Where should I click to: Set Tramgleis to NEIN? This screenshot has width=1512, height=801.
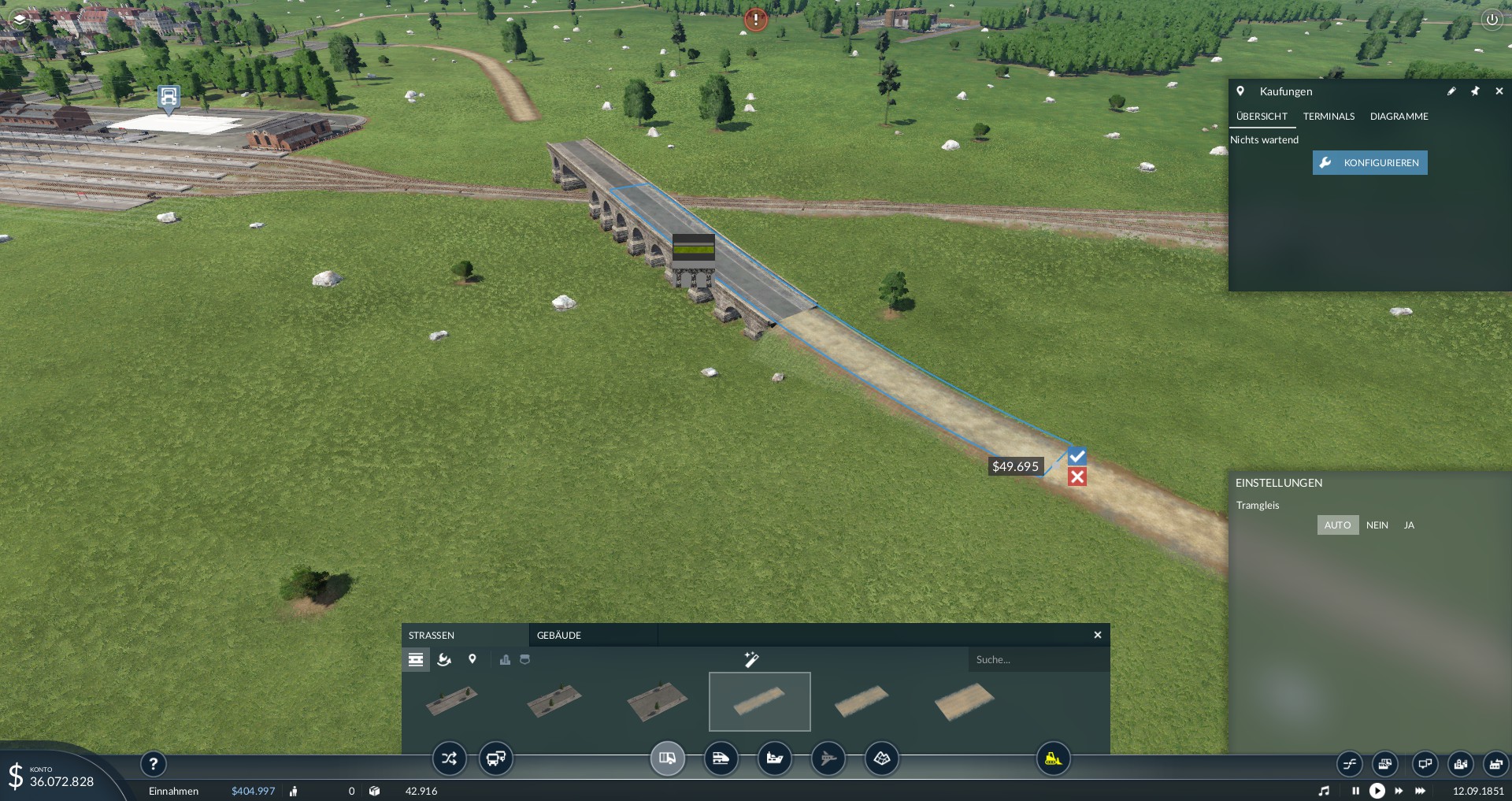(1377, 525)
